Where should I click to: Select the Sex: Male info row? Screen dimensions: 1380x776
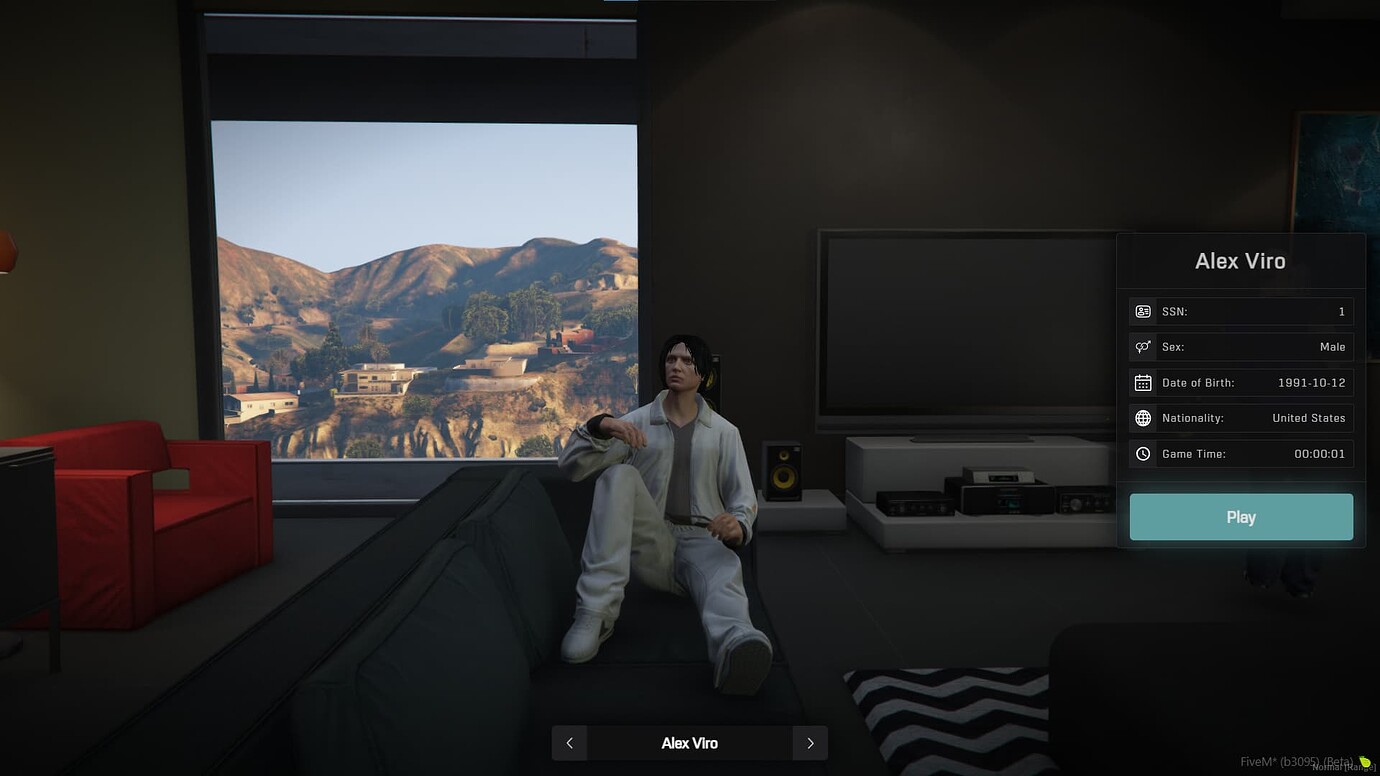pos(1241,346)
